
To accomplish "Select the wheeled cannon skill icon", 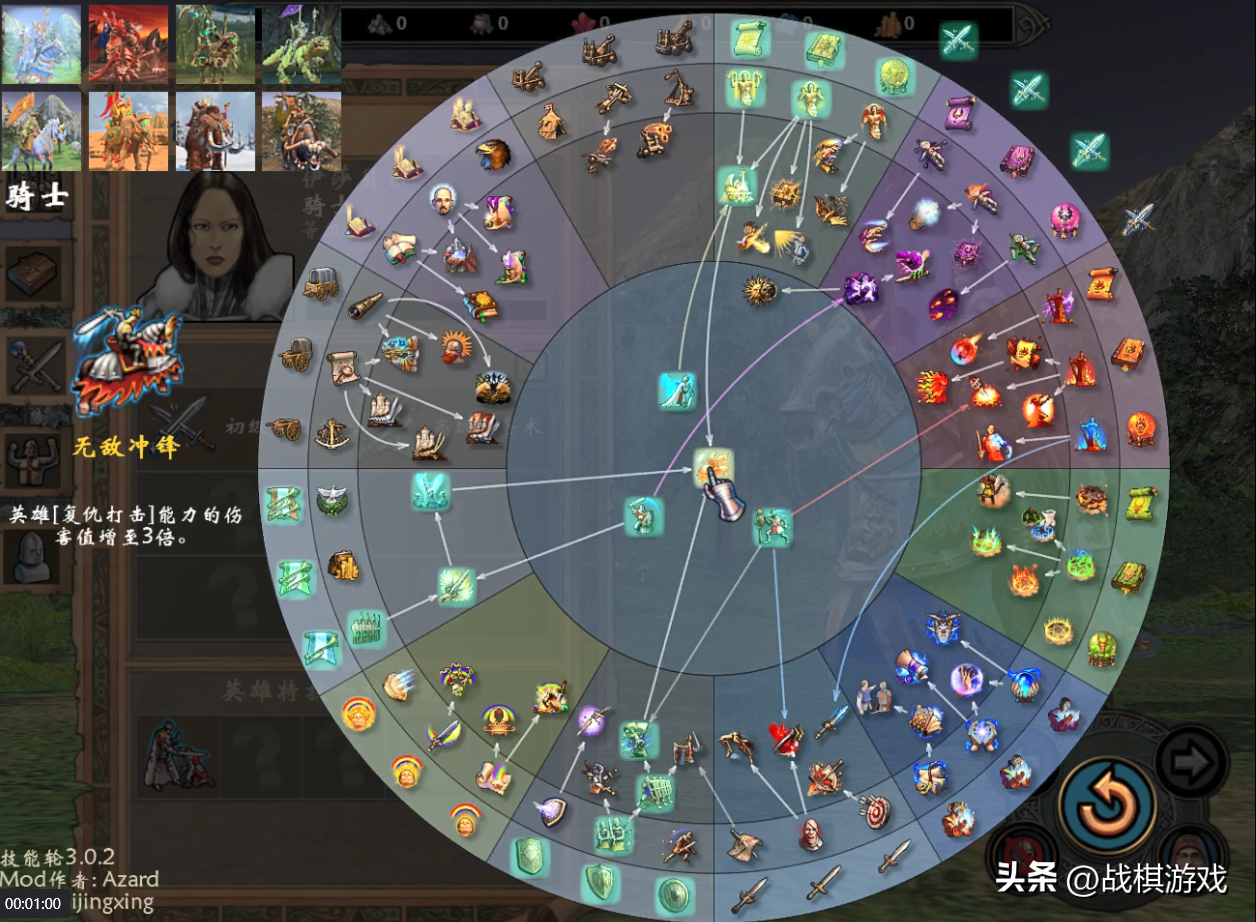I will (286, 428).
